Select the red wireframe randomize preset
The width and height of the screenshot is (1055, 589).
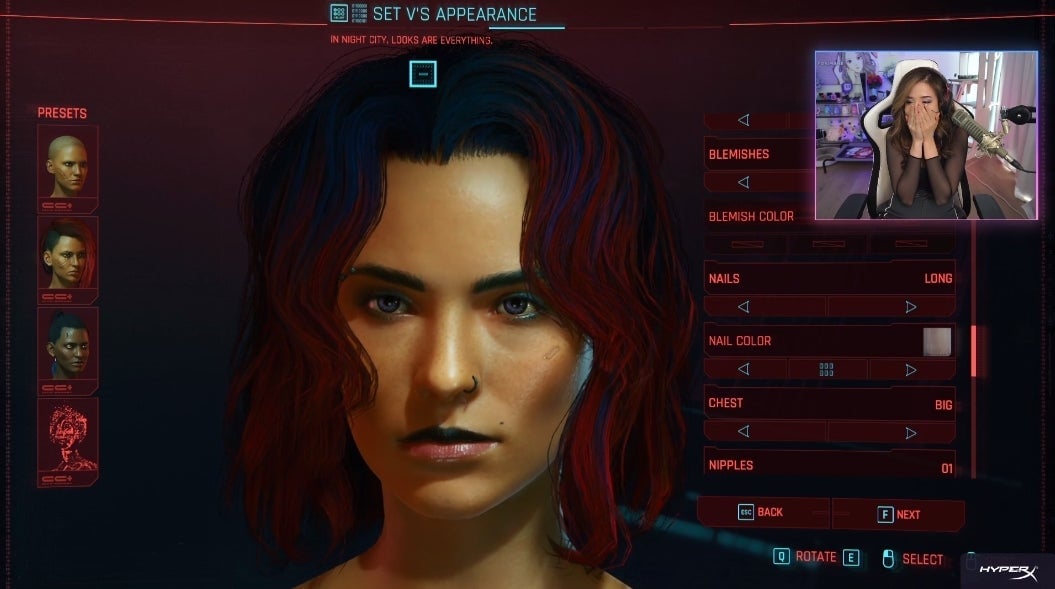[x=68, y=440]
